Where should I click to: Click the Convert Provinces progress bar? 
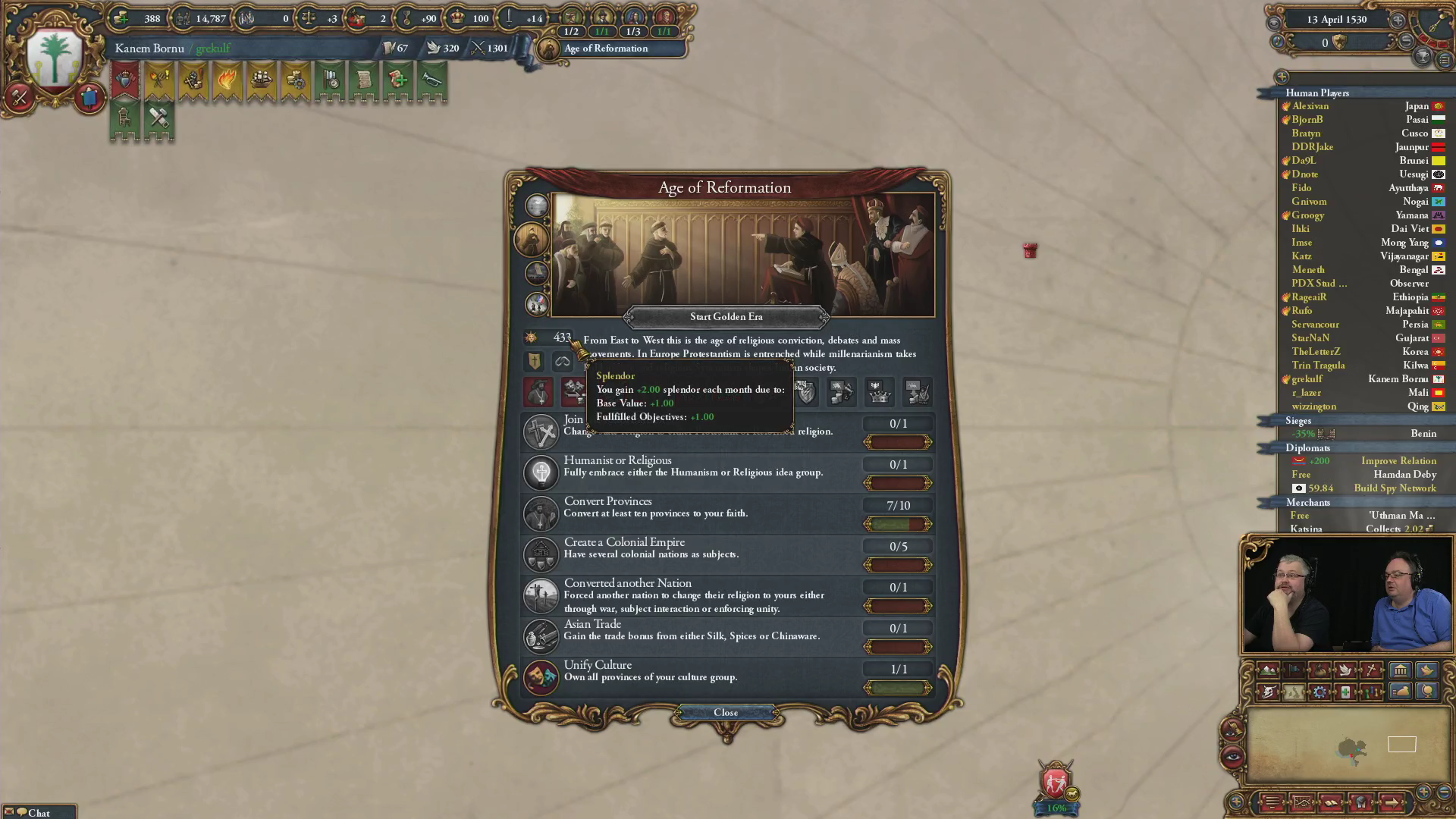pyautogui.click(x=898, y=524)
